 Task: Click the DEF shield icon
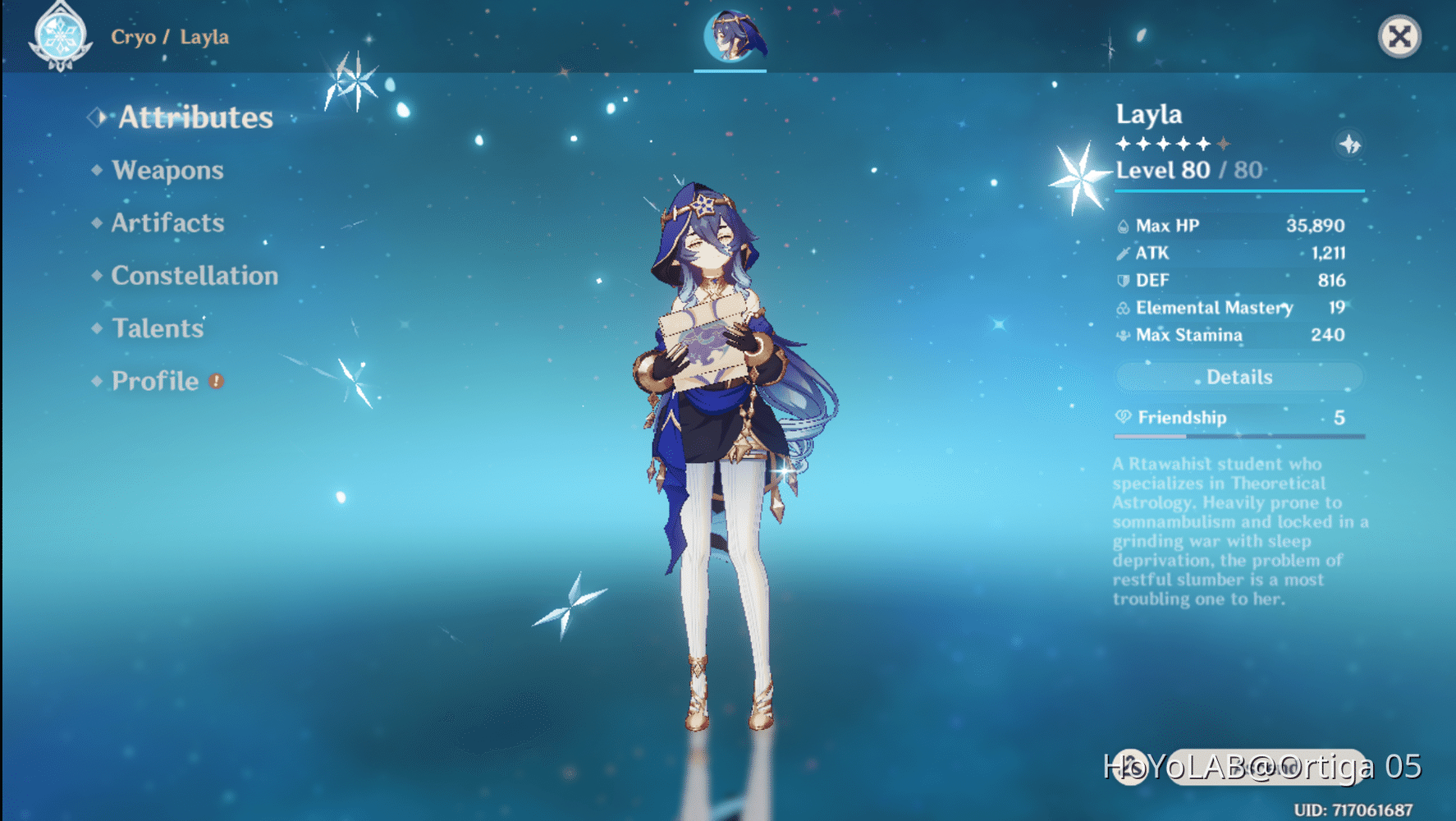point(1124,280)
